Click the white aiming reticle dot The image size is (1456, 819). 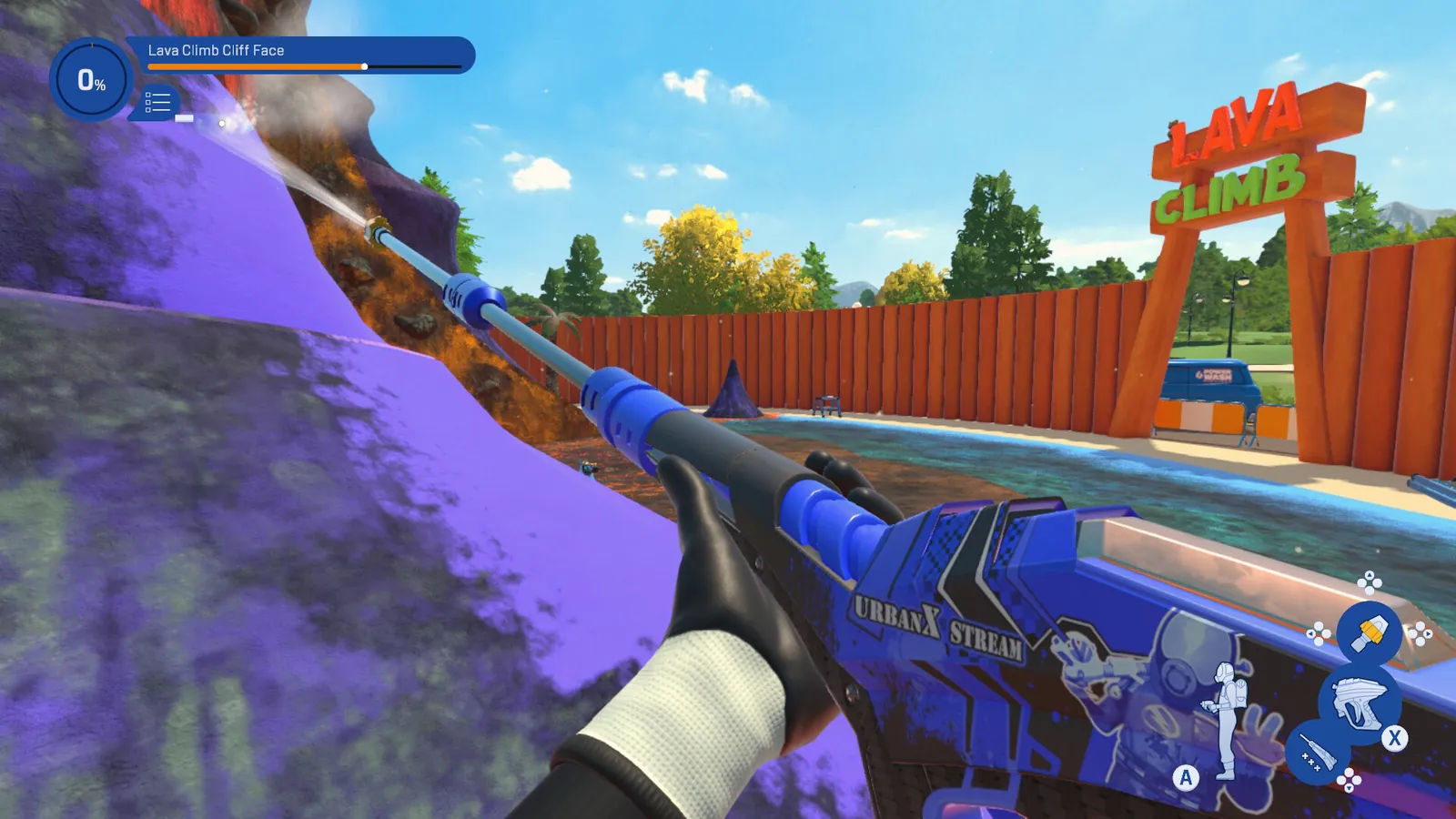(x=222, y=124)
